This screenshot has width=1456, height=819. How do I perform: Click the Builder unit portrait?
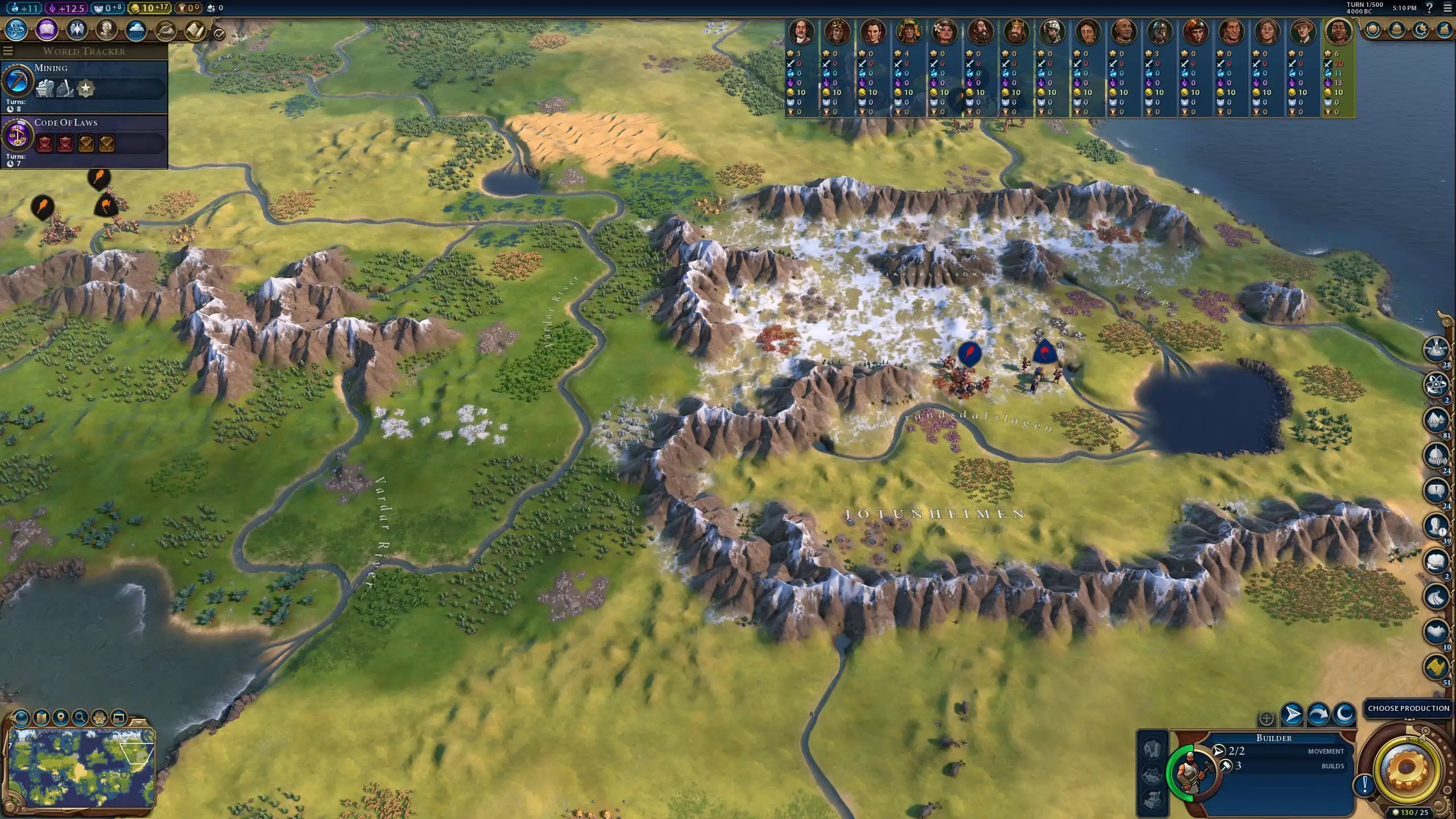tap(1191, 771)
